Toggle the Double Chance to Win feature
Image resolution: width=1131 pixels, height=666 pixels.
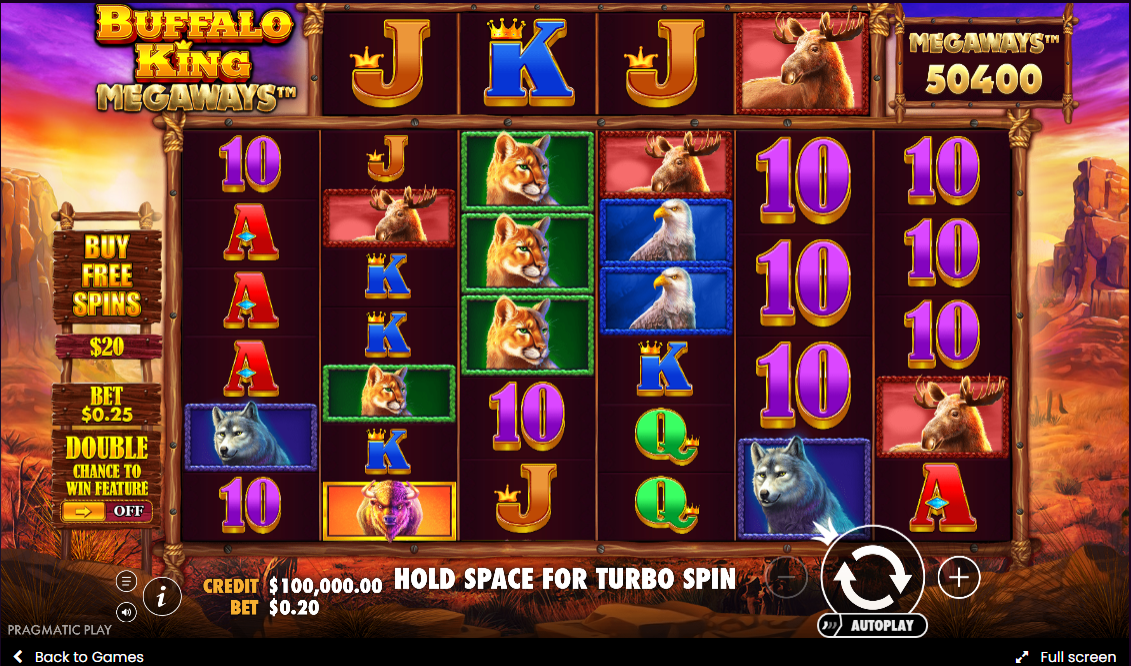[x=106, y=511]
